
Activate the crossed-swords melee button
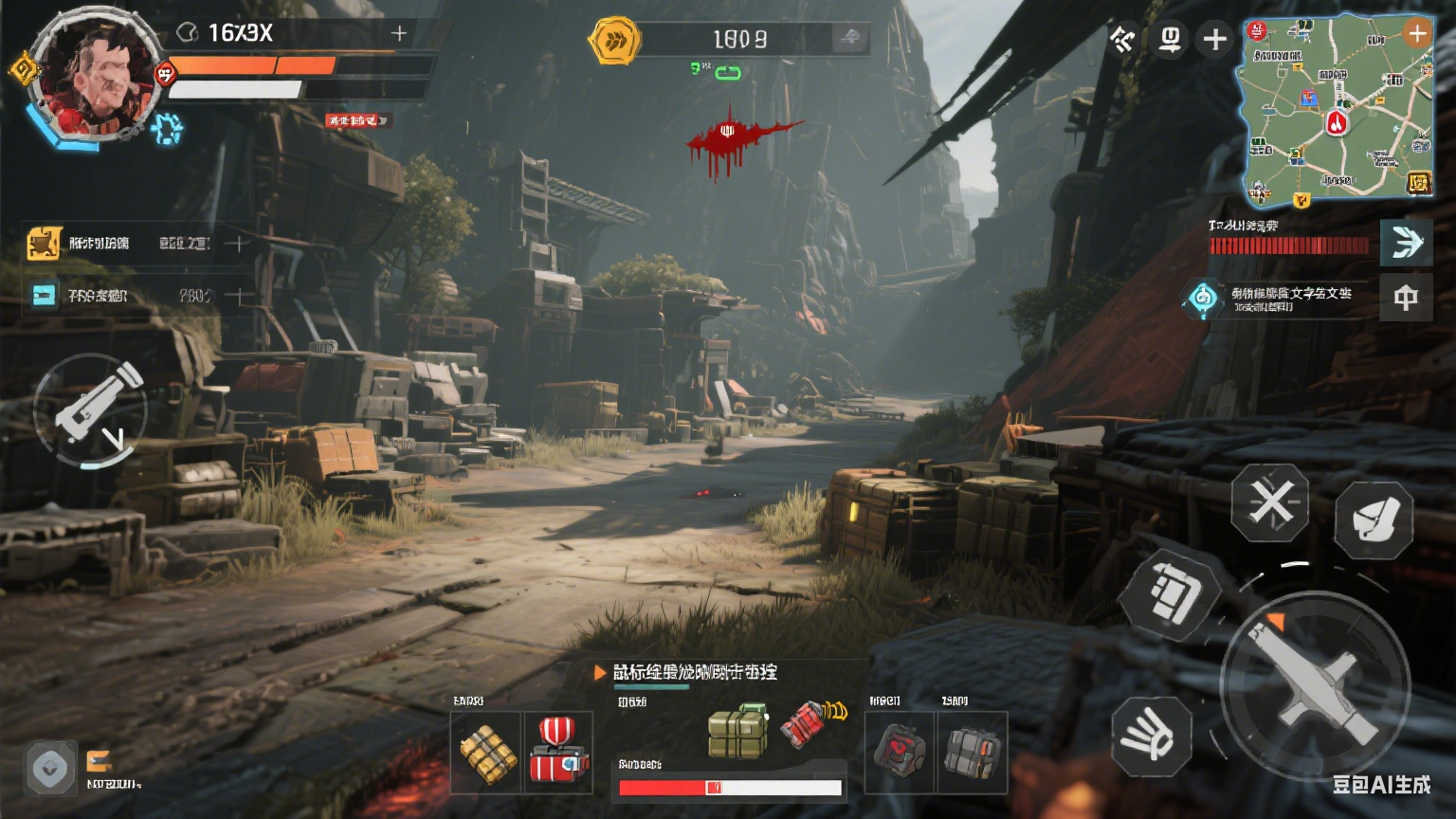1270,502
